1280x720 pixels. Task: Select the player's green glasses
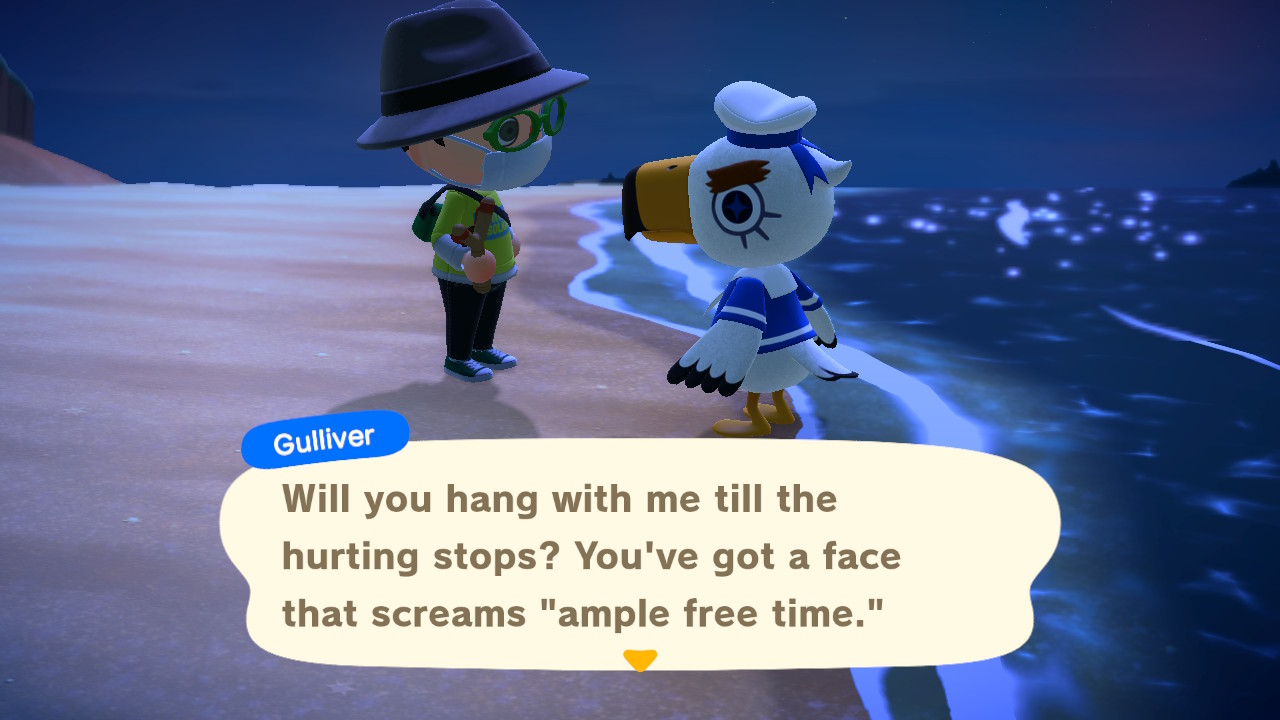[x=520, y=130]
